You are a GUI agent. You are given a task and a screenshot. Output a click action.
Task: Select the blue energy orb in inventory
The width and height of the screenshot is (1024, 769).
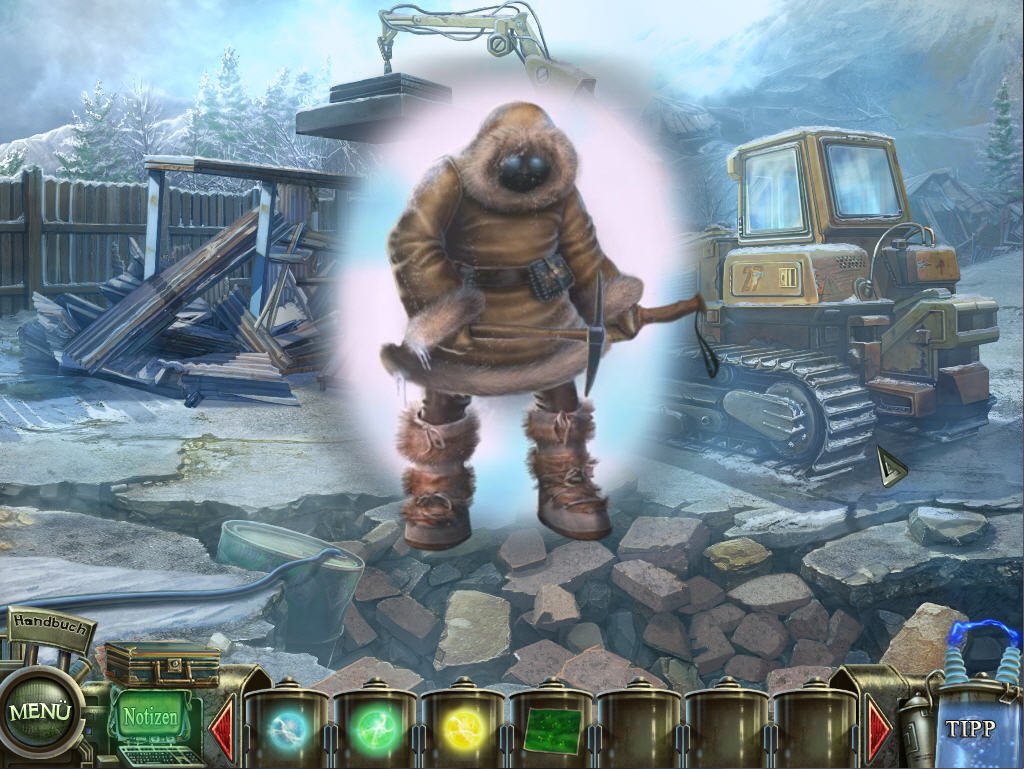287,727
